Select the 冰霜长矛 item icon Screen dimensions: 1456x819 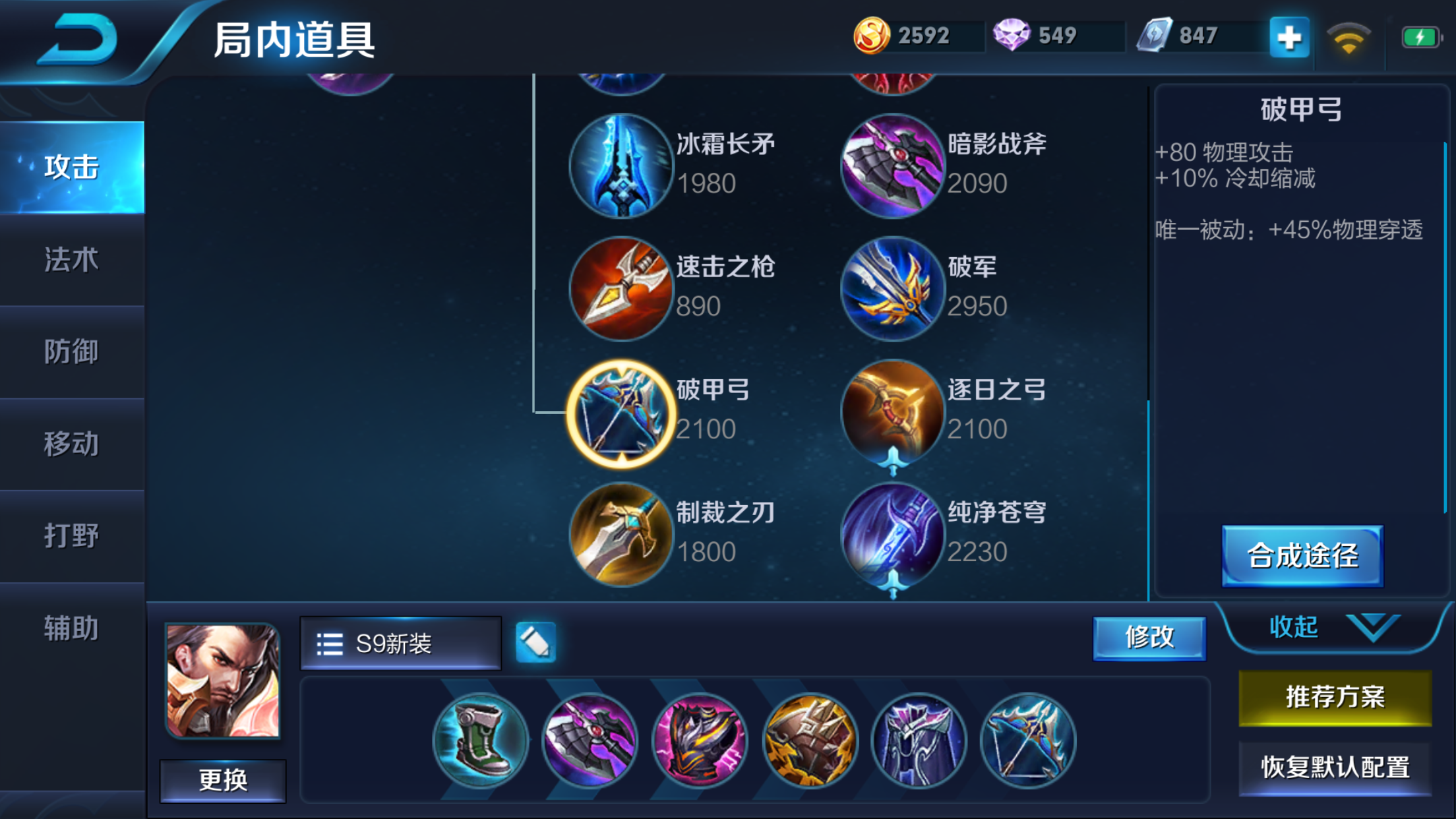click(x=621, y=165)
